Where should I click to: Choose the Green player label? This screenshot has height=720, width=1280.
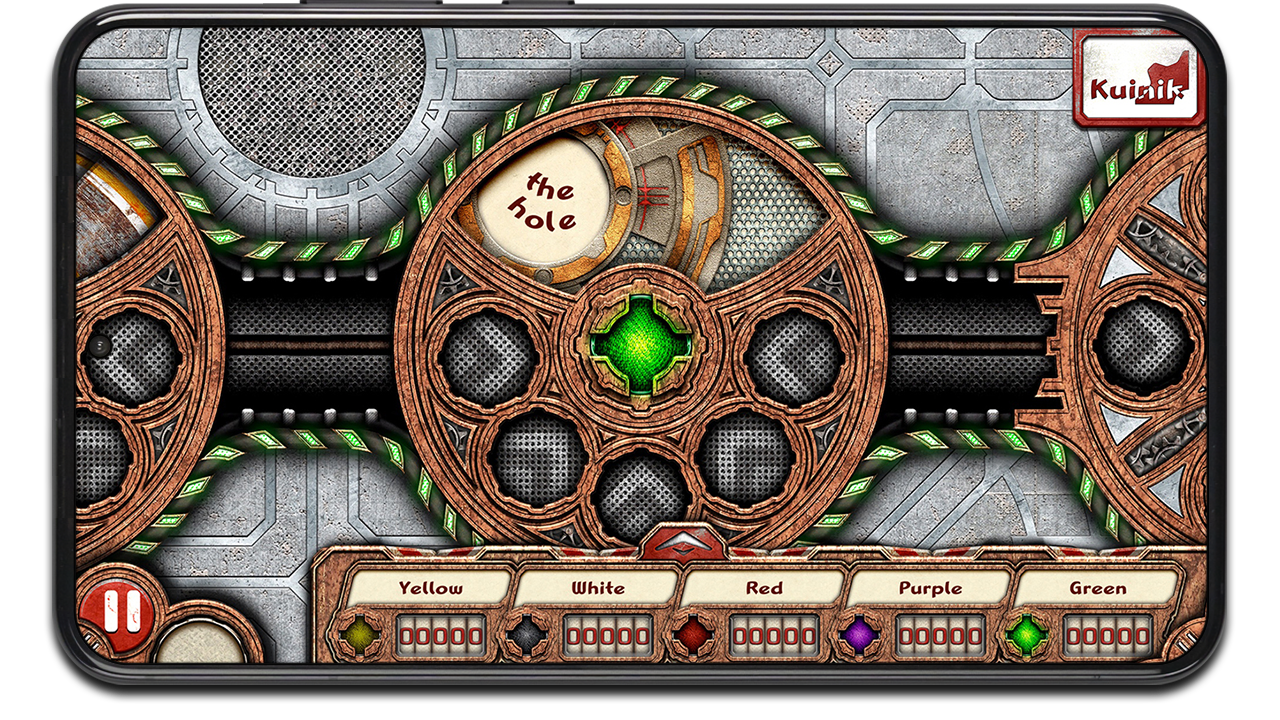(x=1097, y=588)
